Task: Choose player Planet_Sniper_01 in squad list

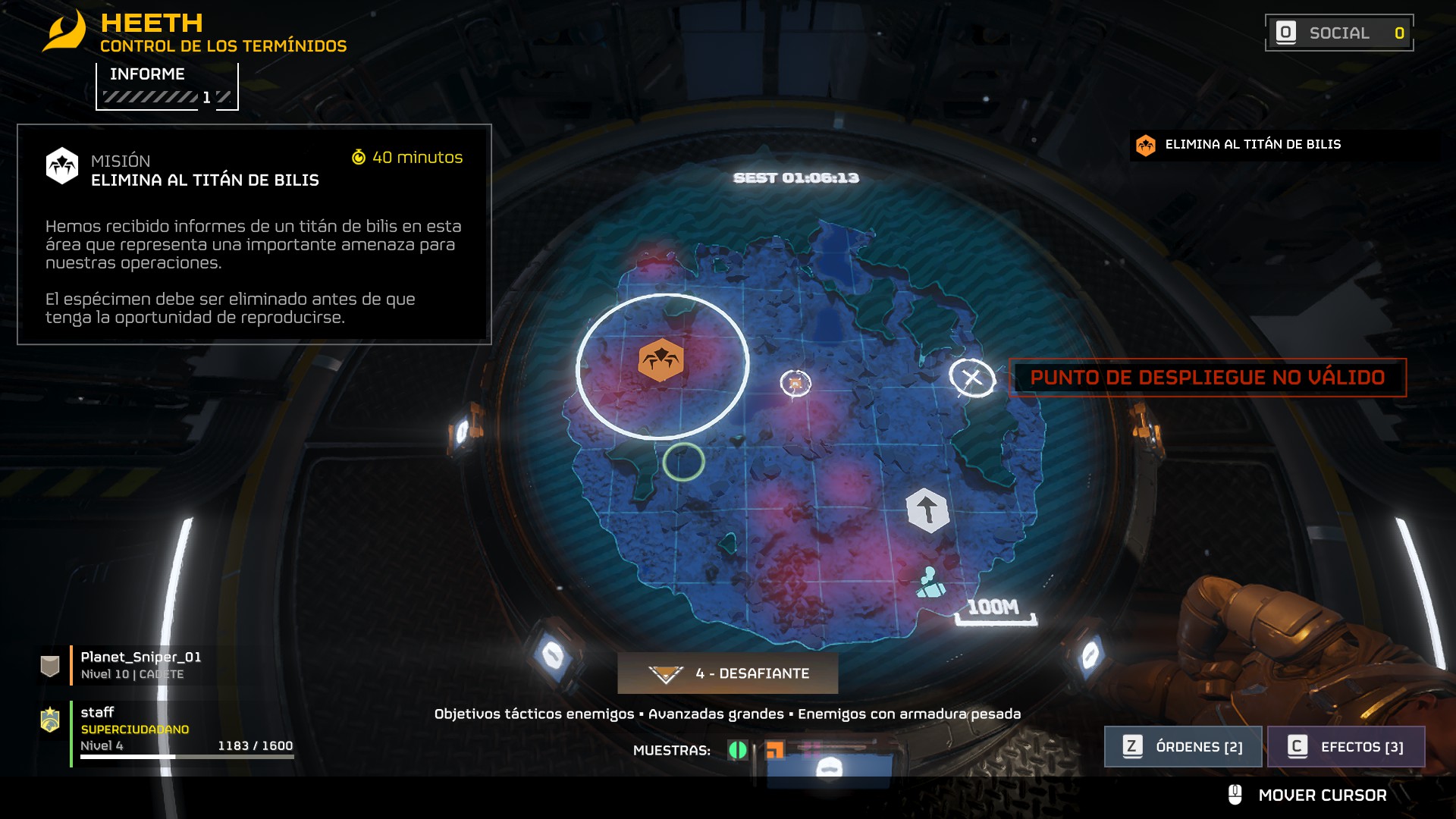Action: (141, 664)
